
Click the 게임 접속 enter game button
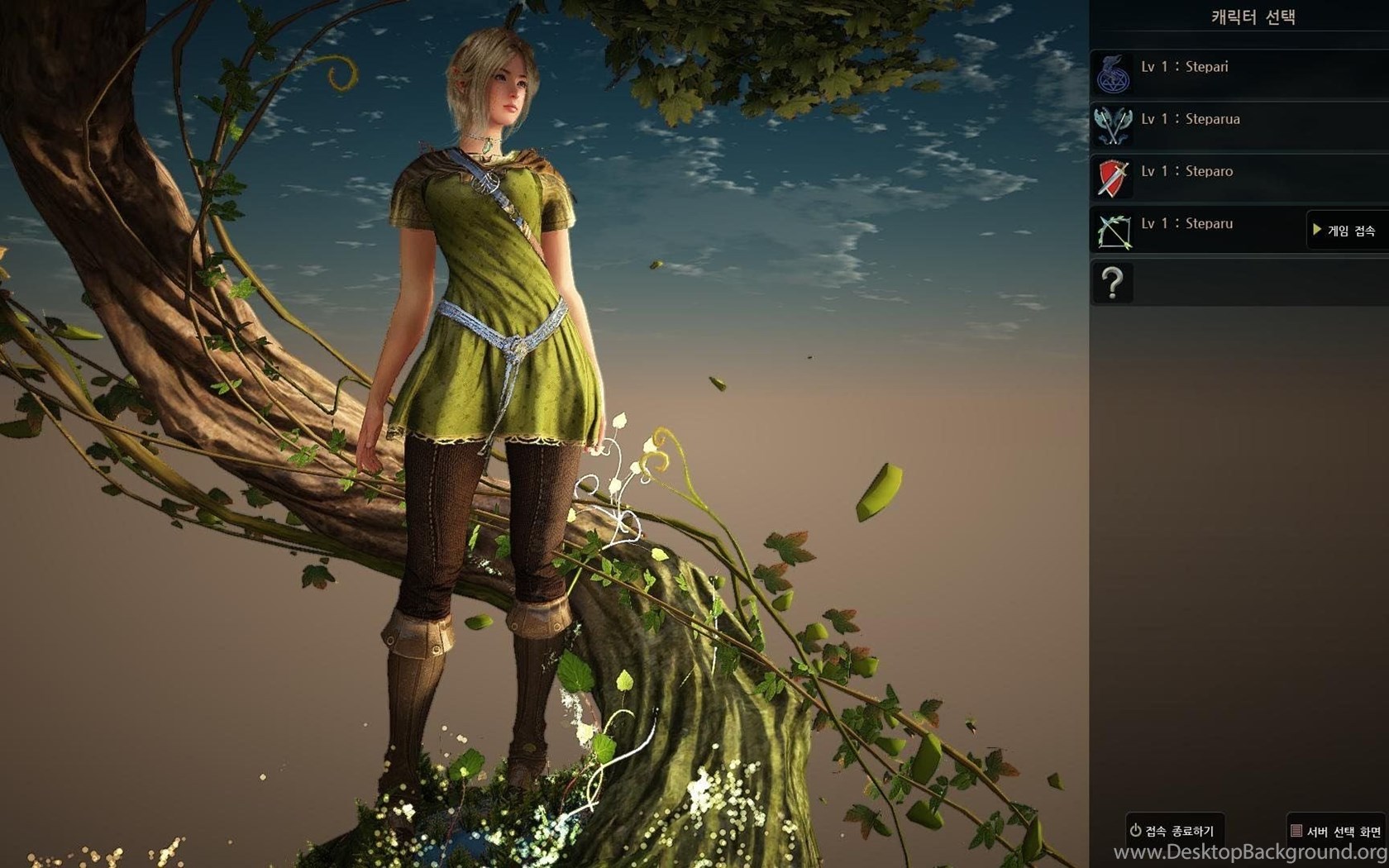(1345, 231)
